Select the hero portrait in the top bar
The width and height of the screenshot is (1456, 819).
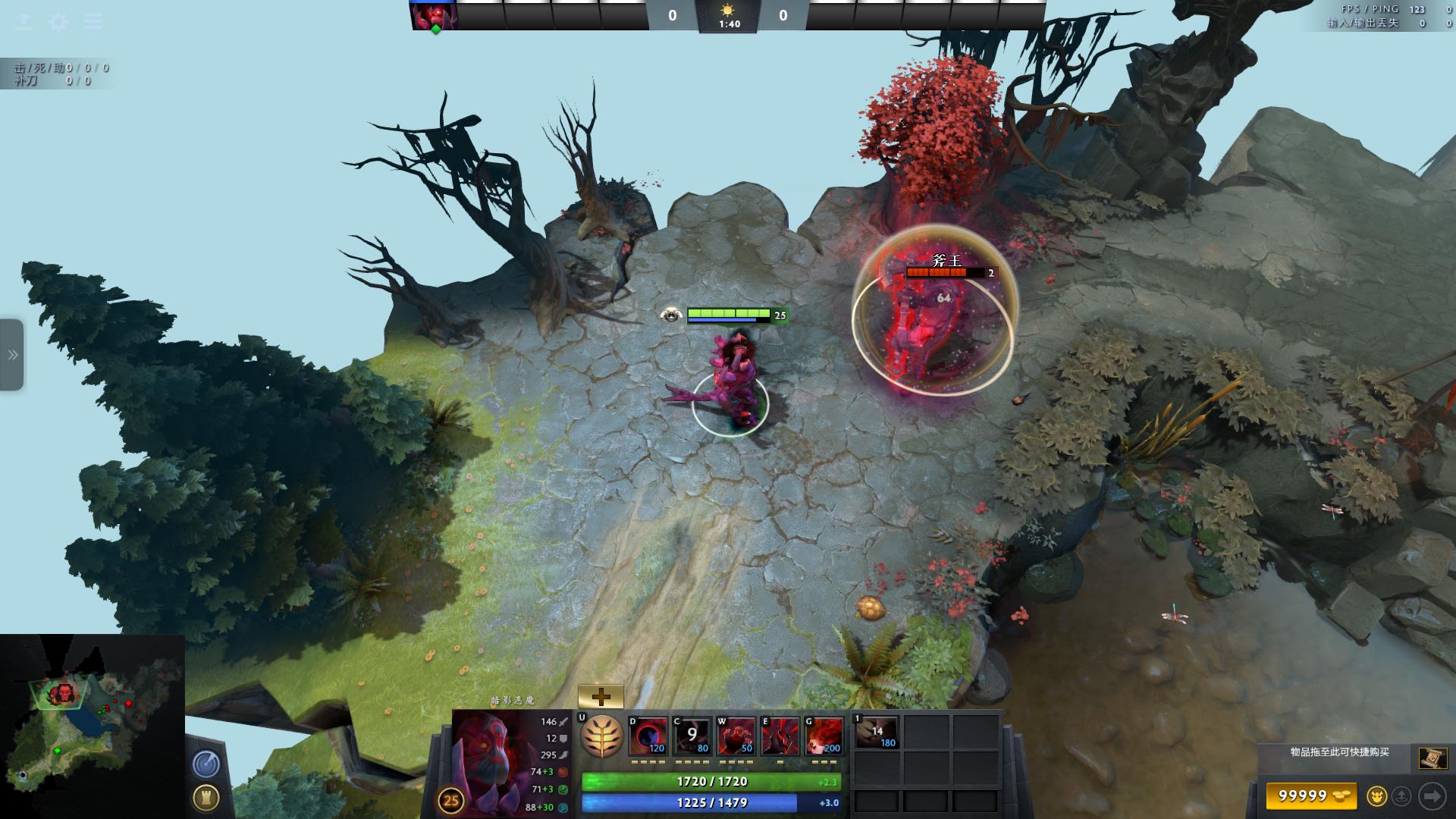click(435, 16)
